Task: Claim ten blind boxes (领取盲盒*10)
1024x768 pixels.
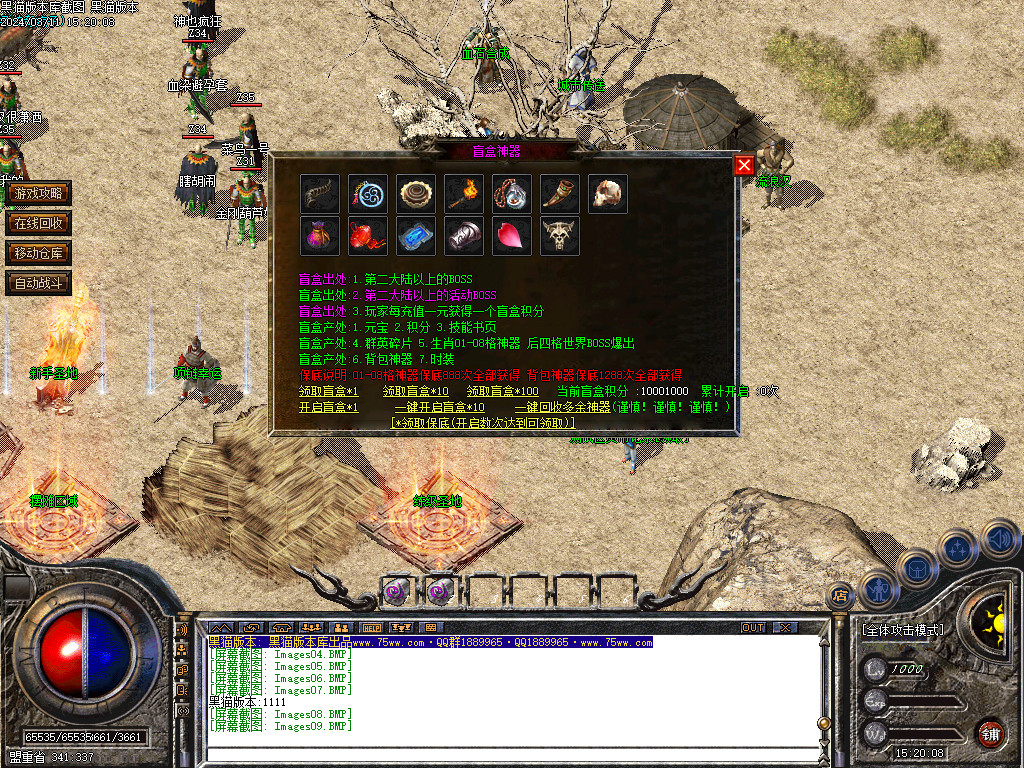Action: pyautogui.click(x=415, y=391)
